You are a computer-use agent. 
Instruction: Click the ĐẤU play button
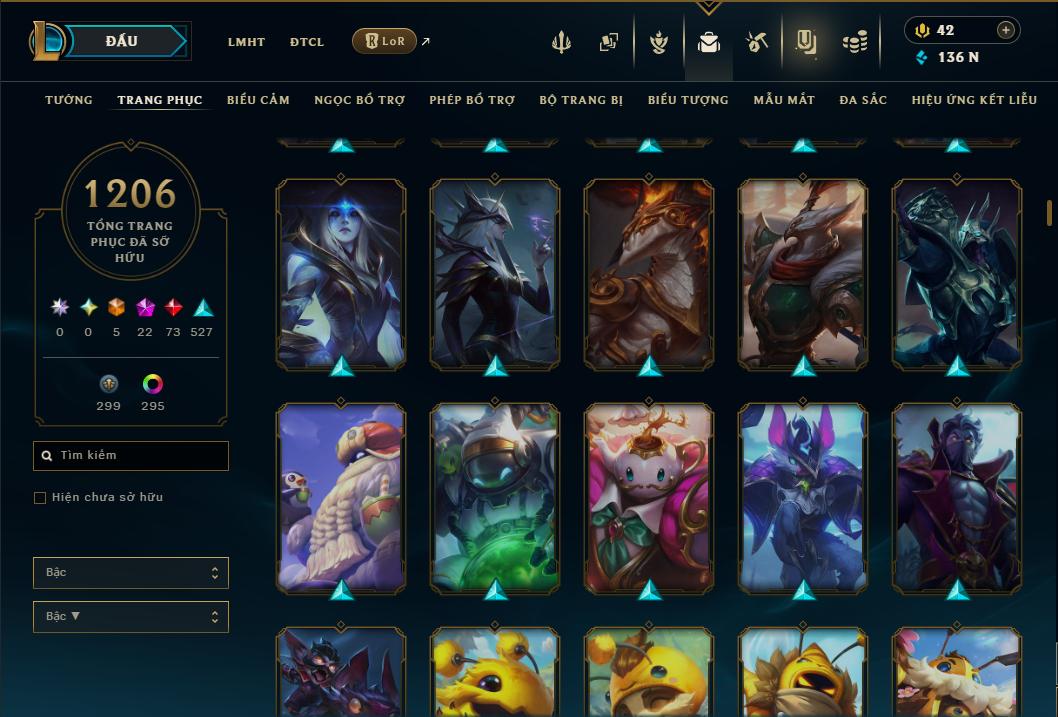(122, 41)
